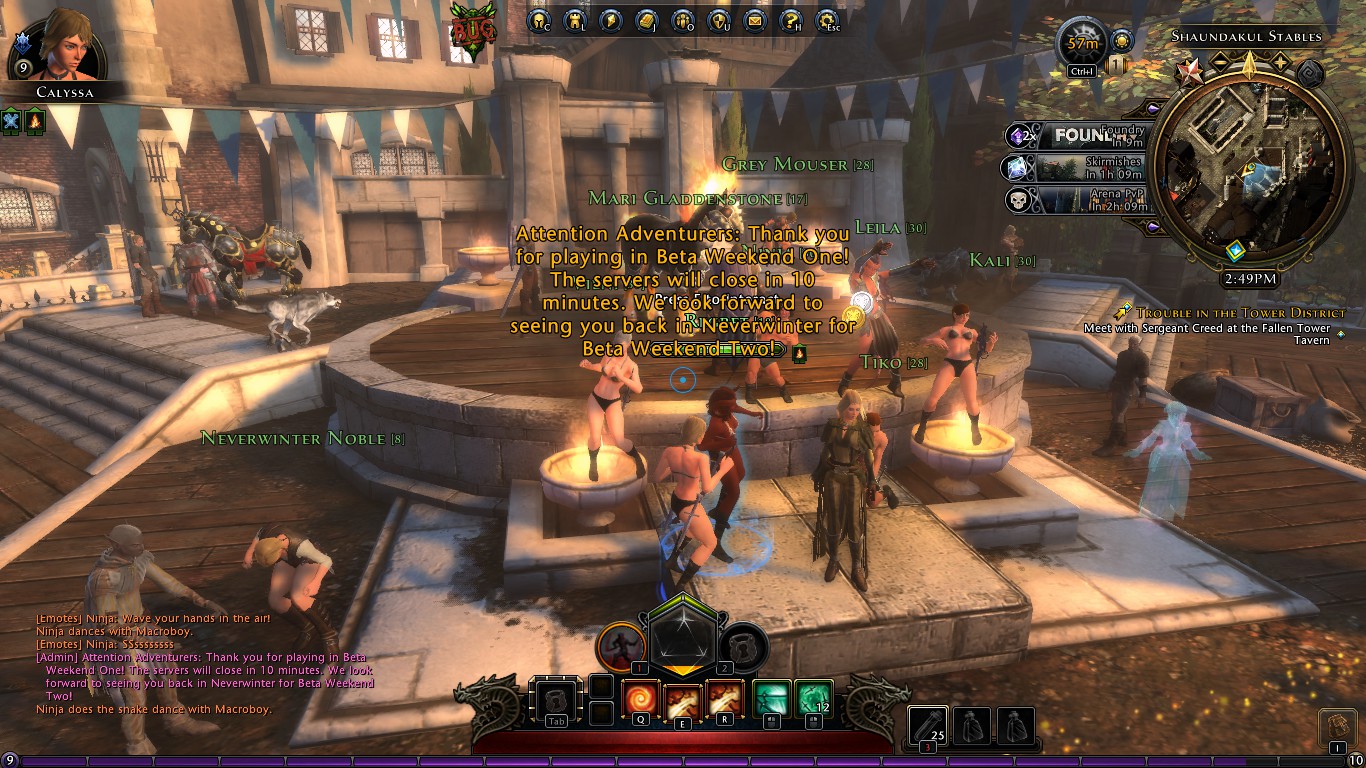Click the Trouble in the Tower District quest
The height and width of the screenshot is (768, 1366).
pos(1240,313)
